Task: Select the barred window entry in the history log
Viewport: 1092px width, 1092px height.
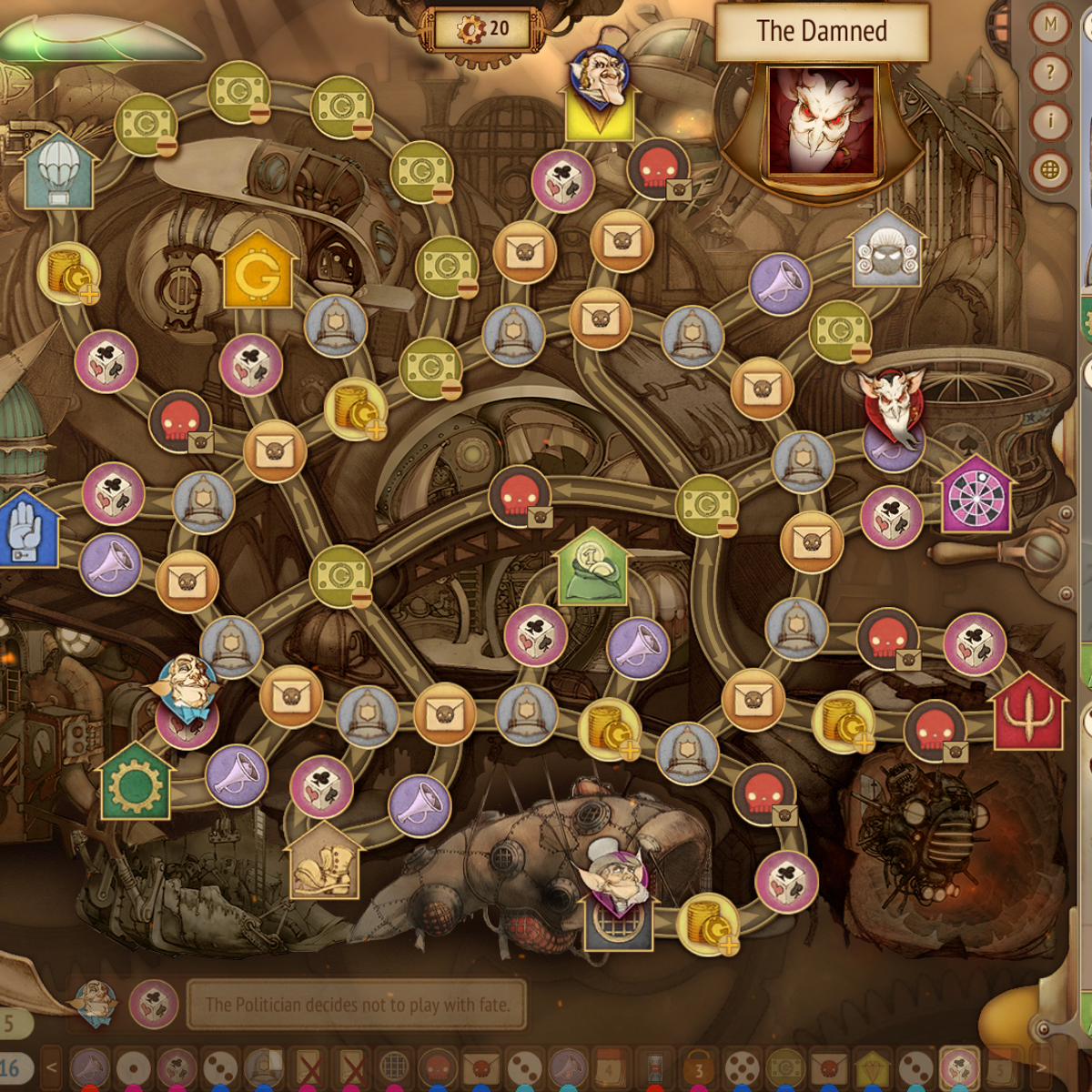Action: coord(394,1068)
